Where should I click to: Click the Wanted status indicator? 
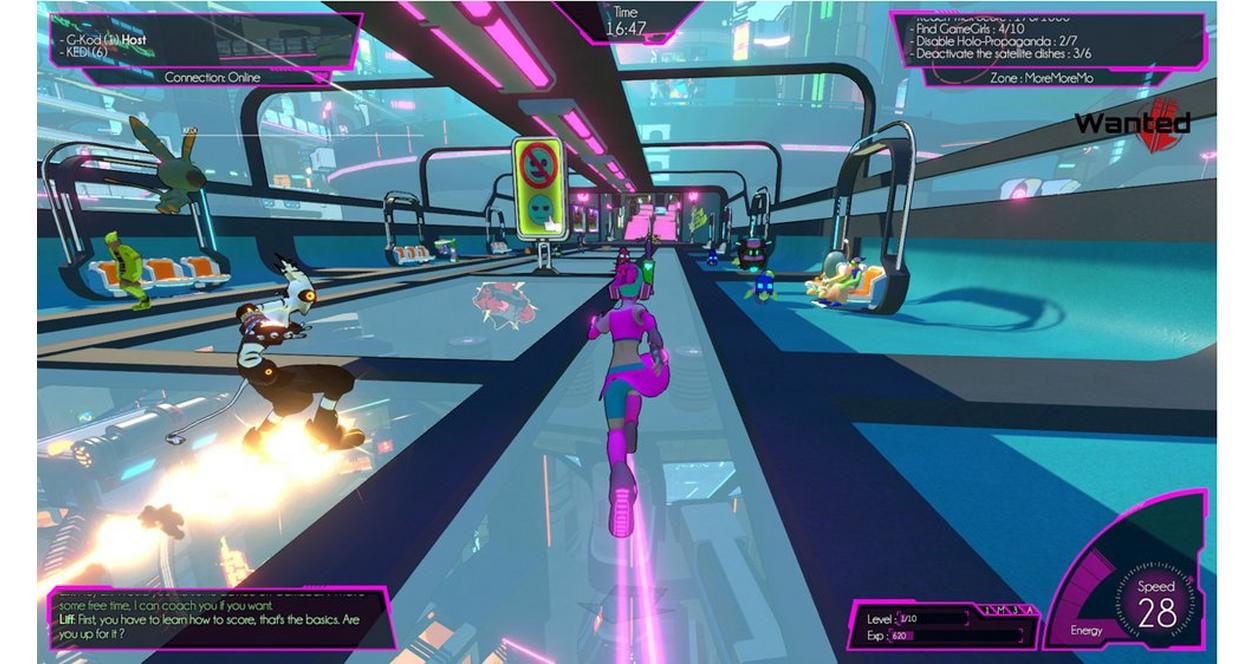coord(1133,123)
